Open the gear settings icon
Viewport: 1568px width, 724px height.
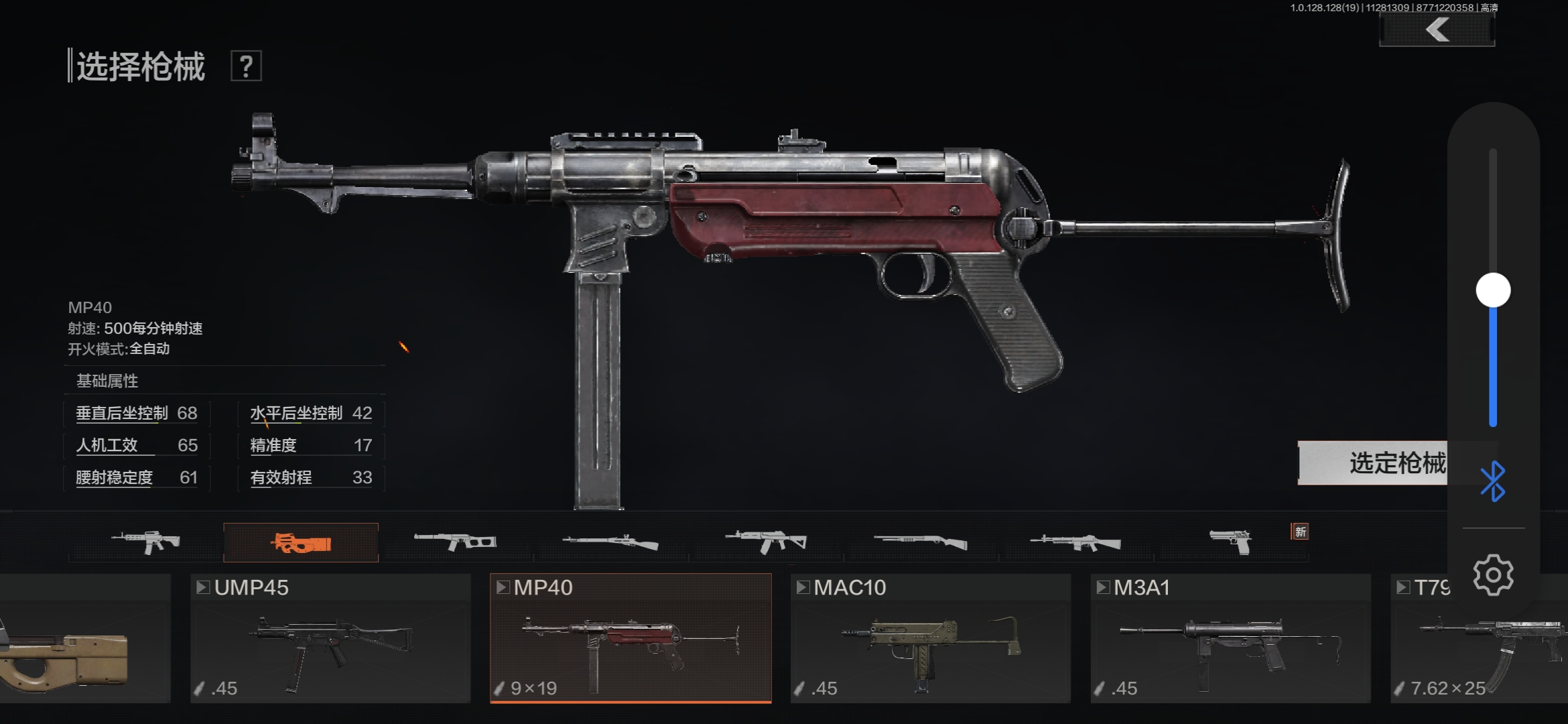[1493, 575]
